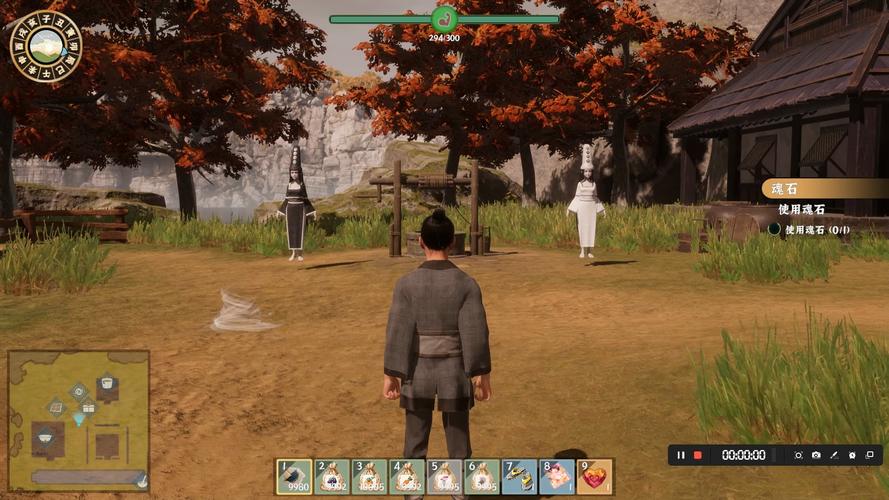Select the pink item in slot 8
The height and width of the screenshot is (500, 889).
tap(557, 477)
